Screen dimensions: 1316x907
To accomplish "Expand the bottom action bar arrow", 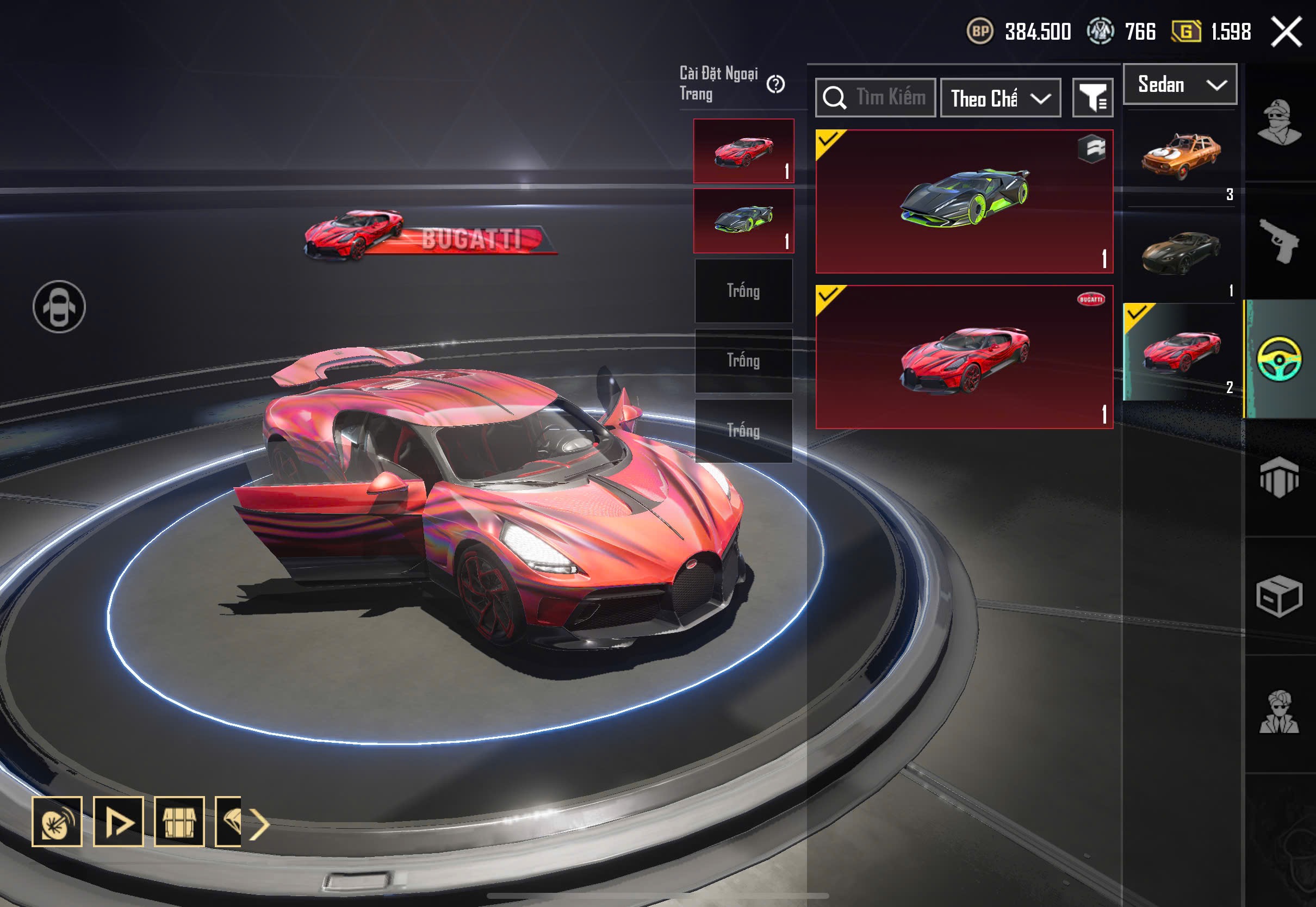I will (259, 823).
